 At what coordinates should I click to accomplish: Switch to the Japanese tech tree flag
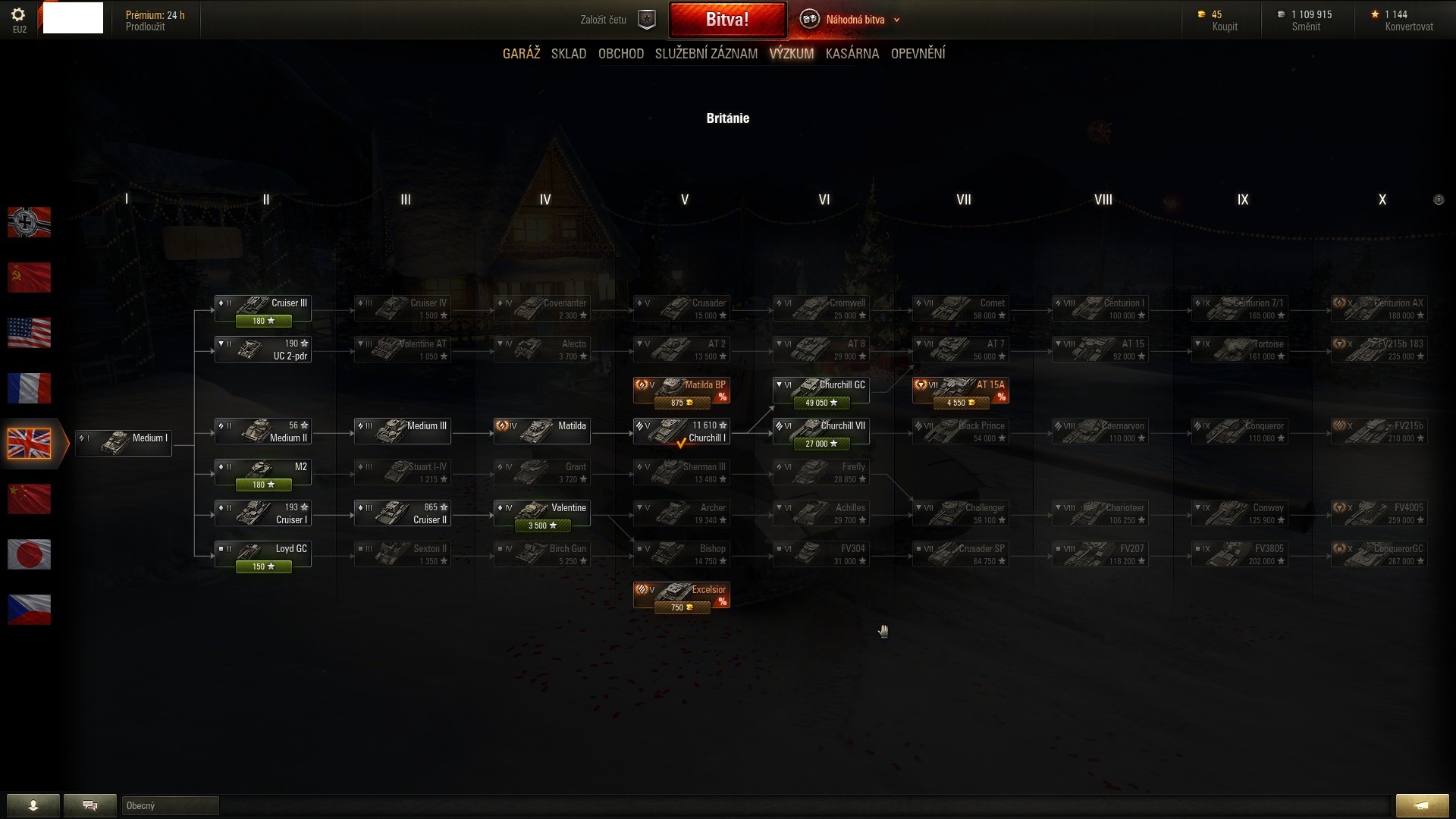(x=30, y=554)
